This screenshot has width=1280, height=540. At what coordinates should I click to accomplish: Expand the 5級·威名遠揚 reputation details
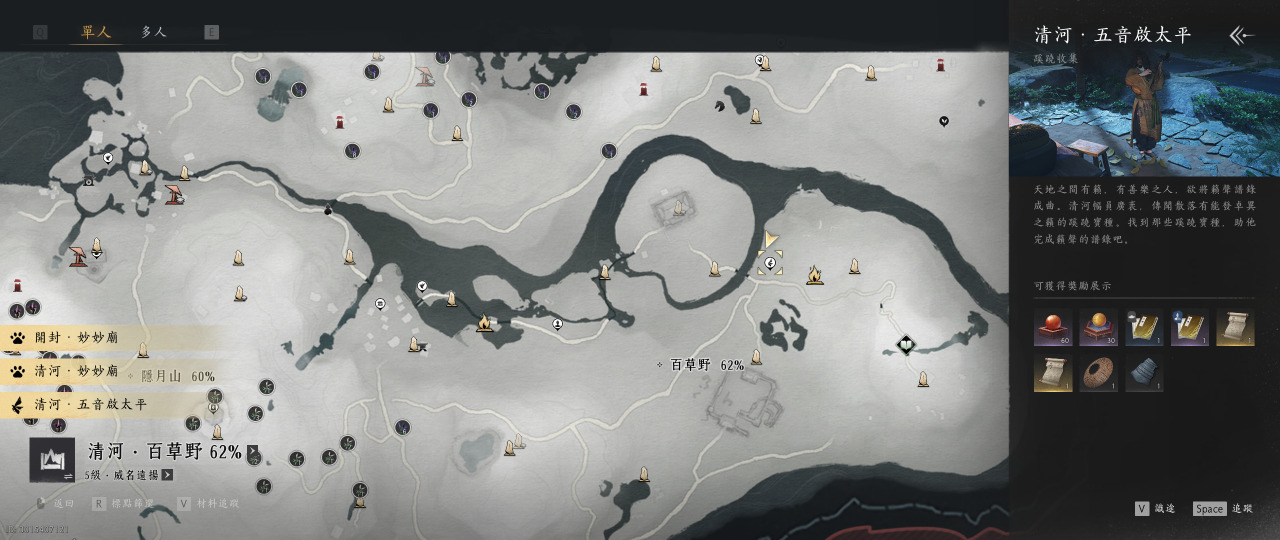167,475
